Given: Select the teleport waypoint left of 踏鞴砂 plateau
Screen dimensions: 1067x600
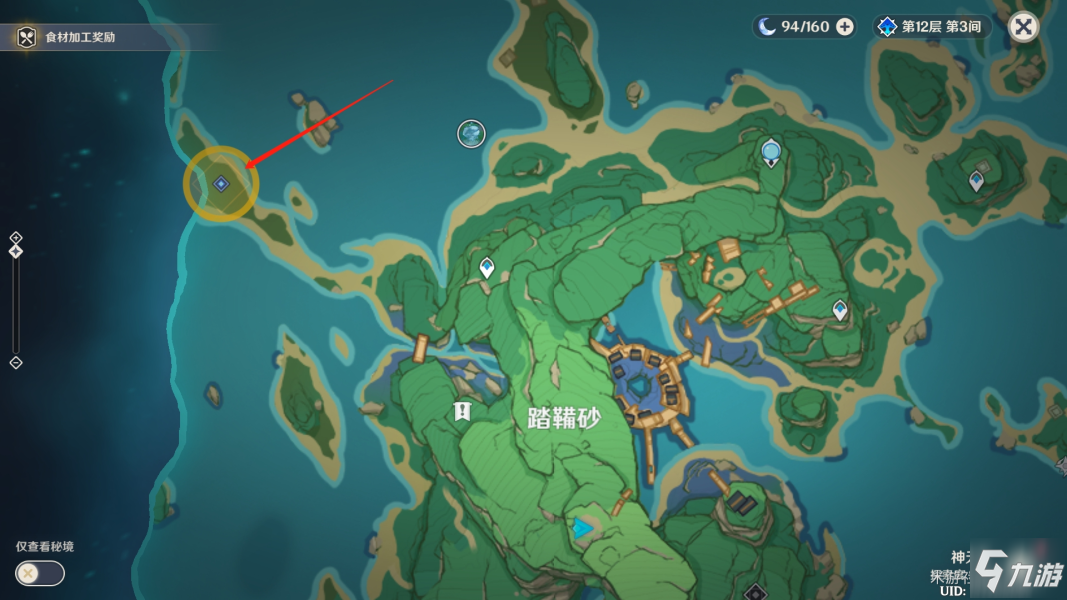Looking at the screenshot, I should pyautogui.click(x=487, y=267).
